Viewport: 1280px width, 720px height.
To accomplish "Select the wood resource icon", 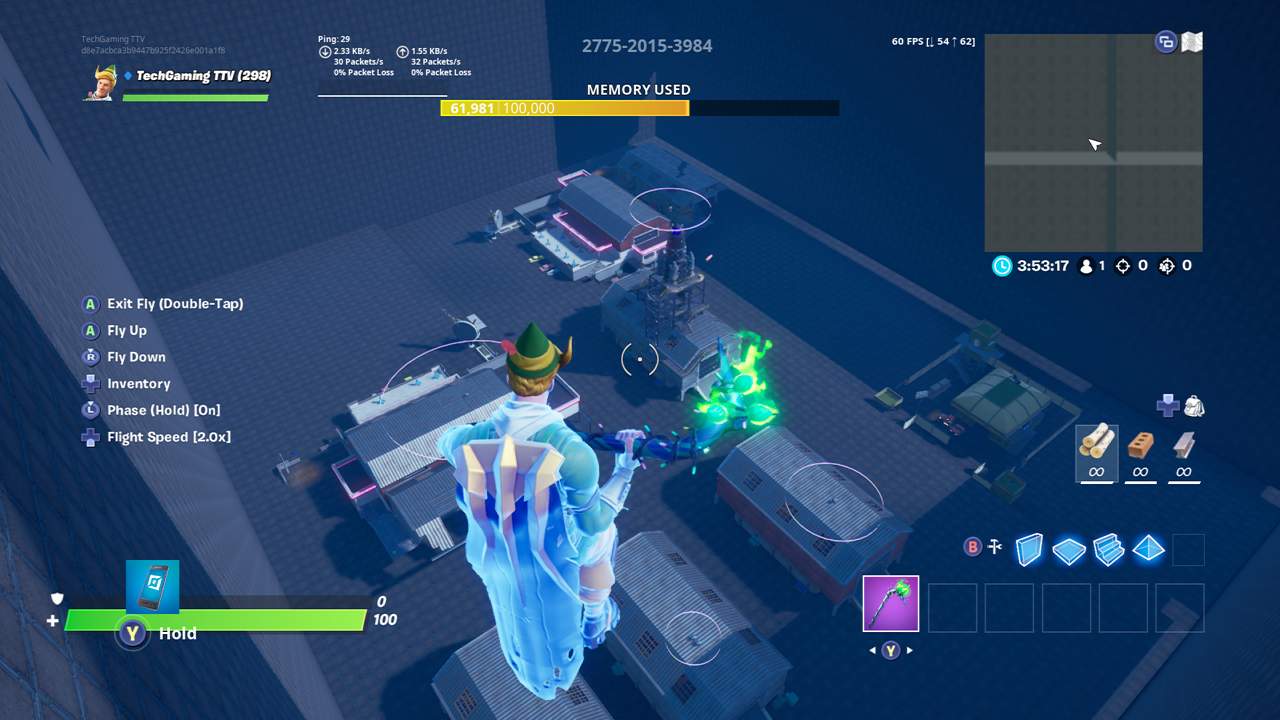I will point(1095,447).
